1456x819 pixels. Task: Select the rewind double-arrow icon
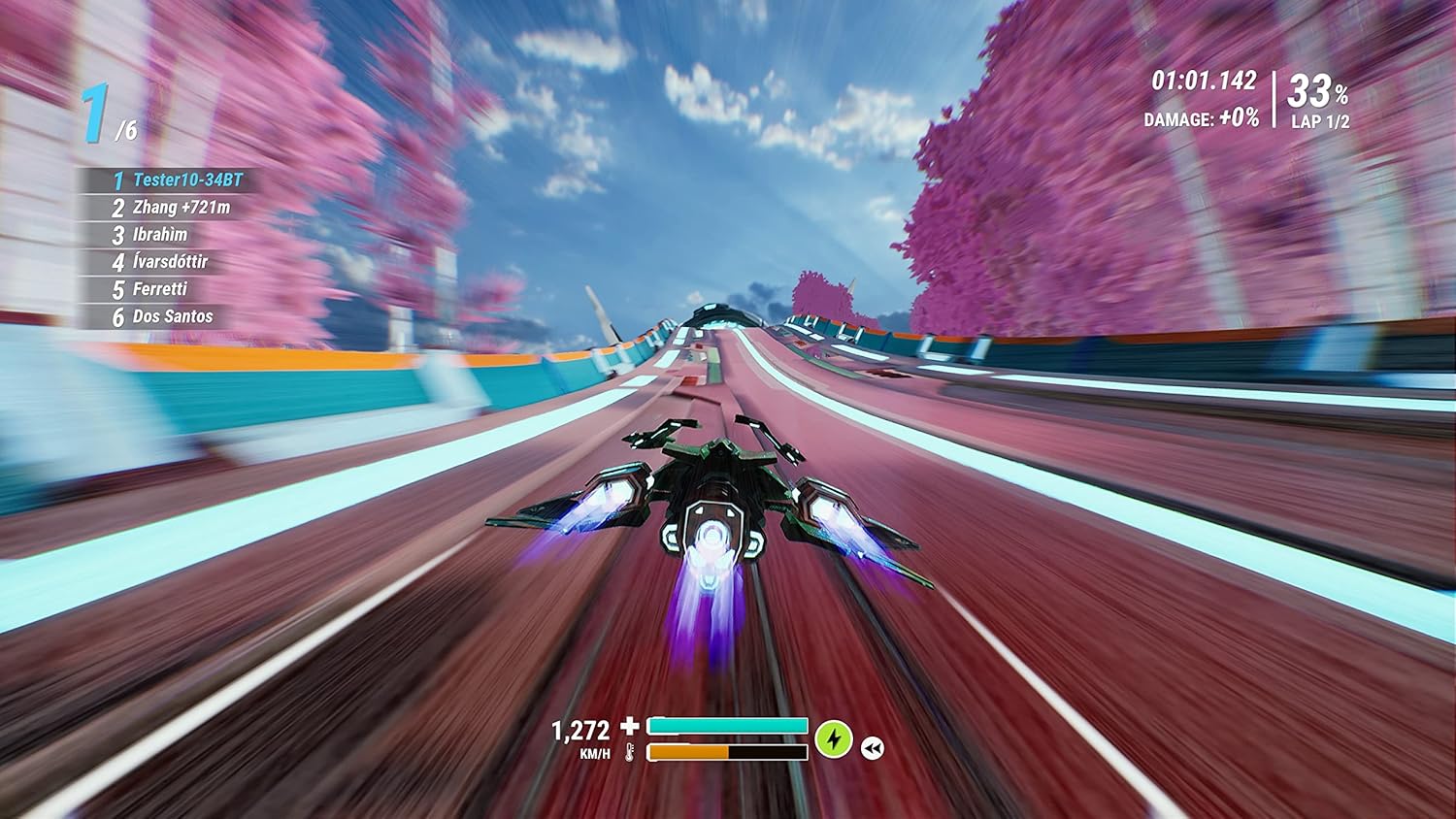873,747
